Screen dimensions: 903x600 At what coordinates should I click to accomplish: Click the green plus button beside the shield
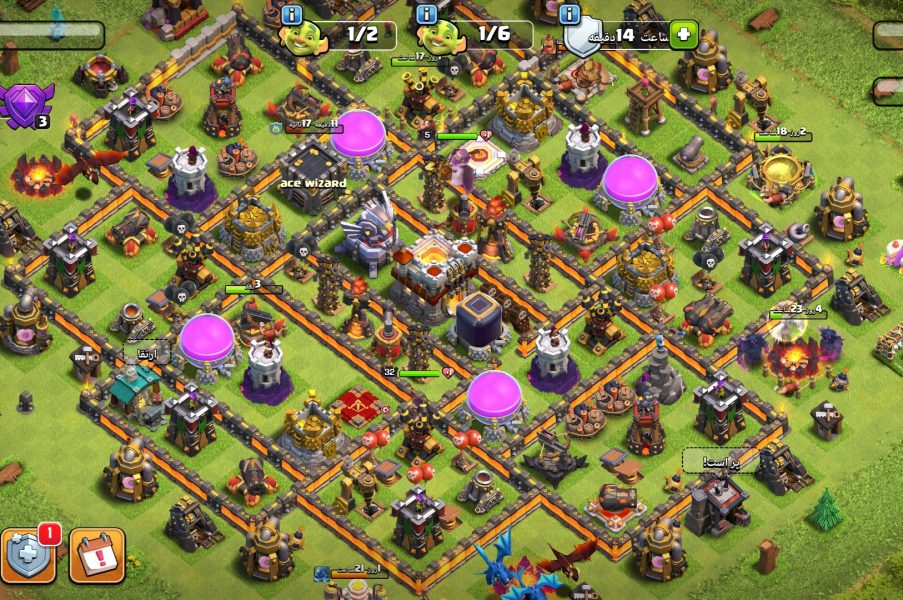coord(684,35)
